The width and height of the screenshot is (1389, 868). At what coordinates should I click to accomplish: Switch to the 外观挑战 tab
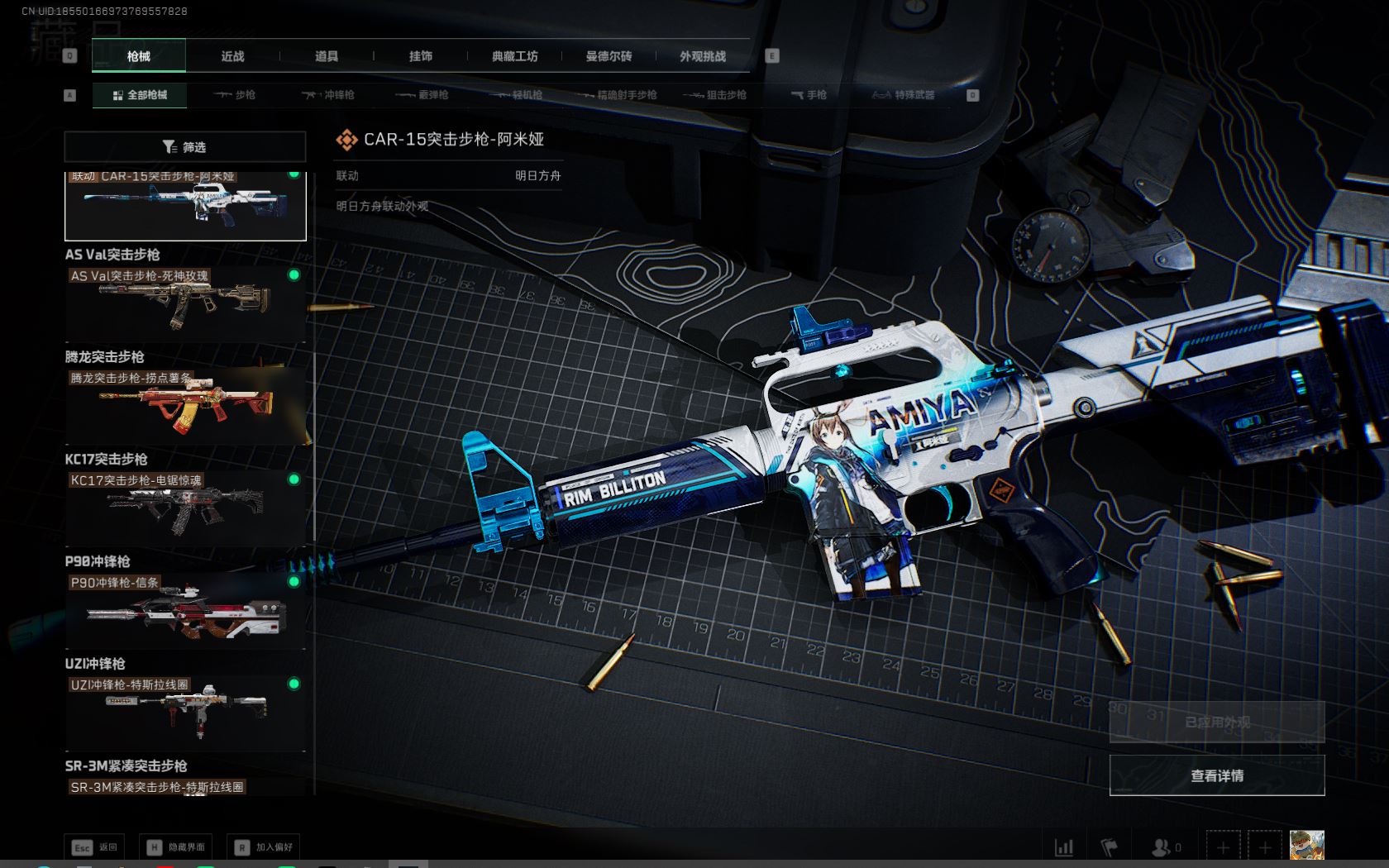click(703, 56)
